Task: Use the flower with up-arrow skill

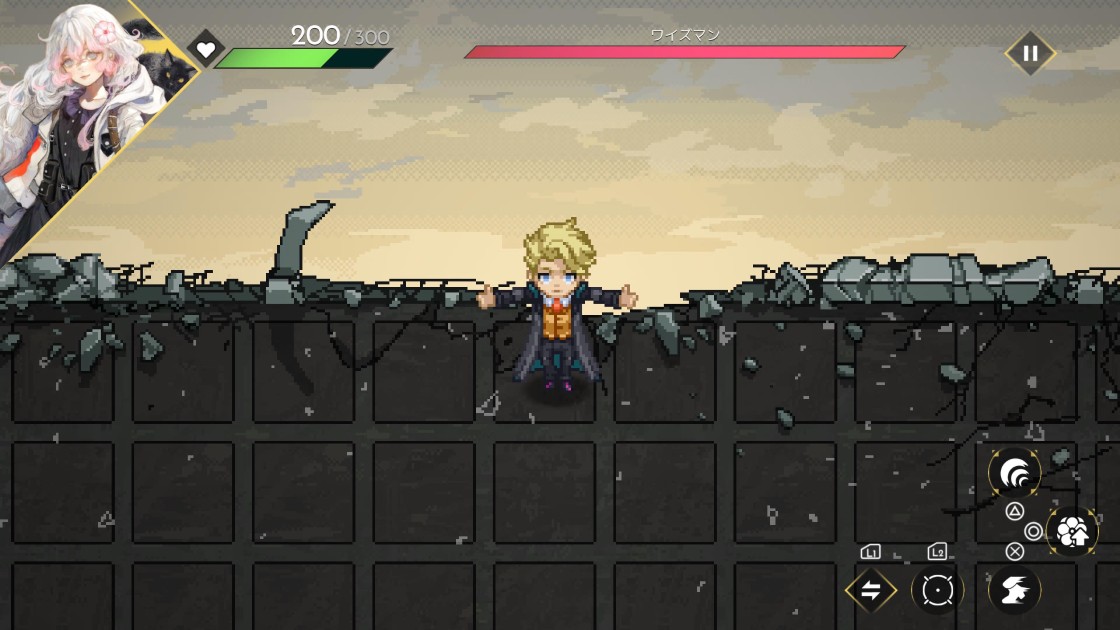Action: tap(1072, 531)
